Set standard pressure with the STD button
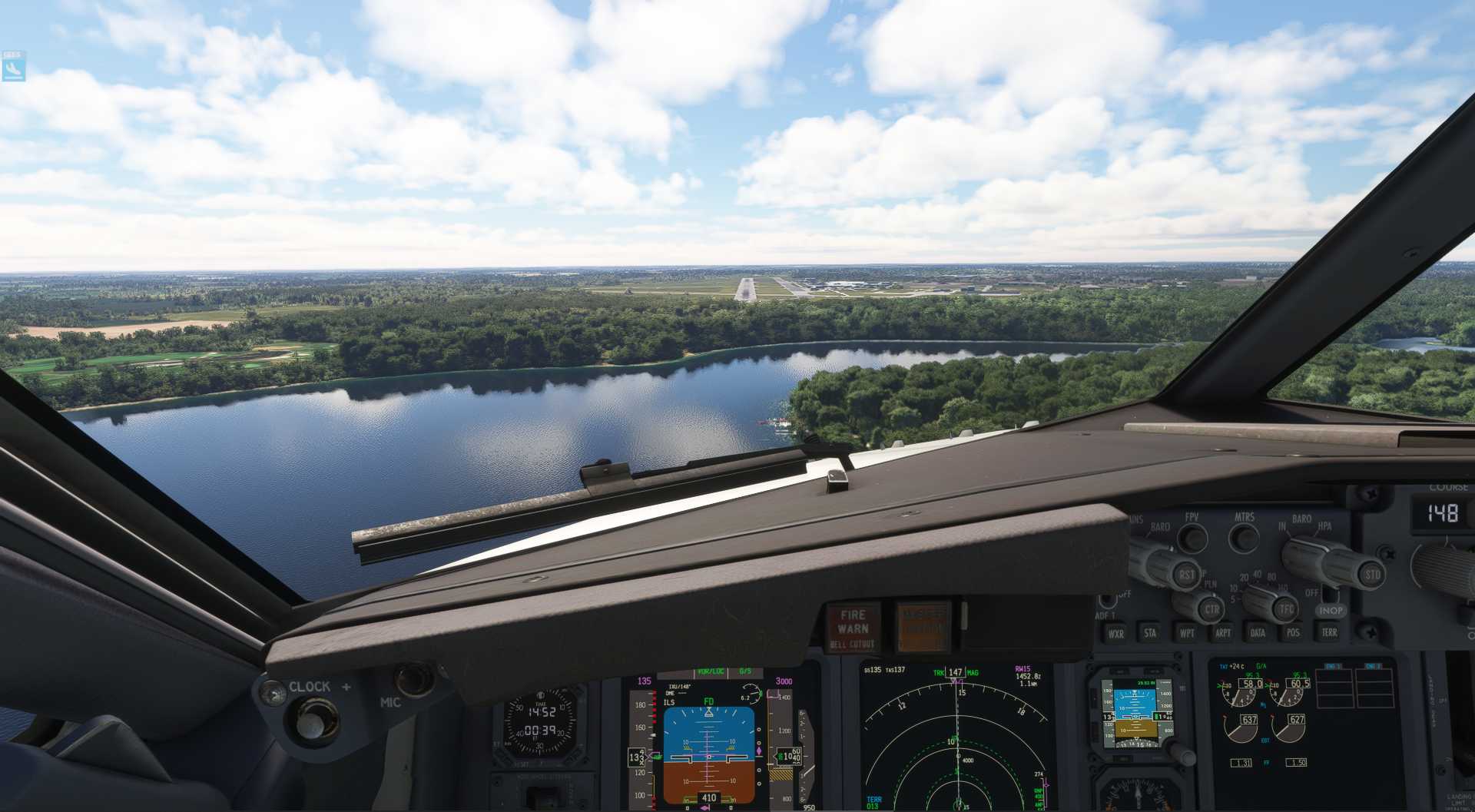Viewport: 1475px width, 812px height. click(x=1372, y=574)
